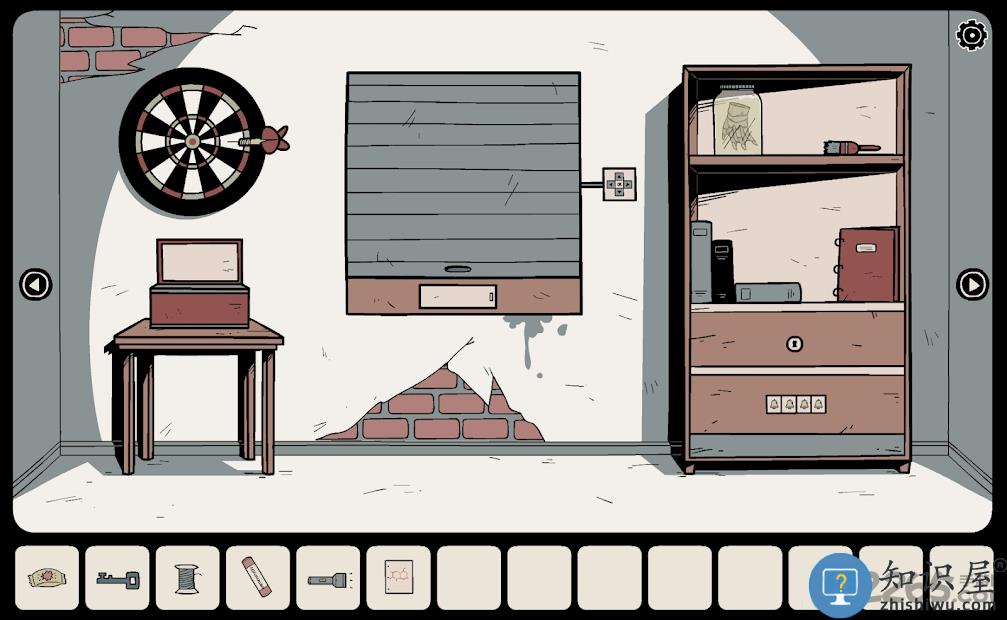Go to the room on the left
1007x620 pixels.
pyautogui.click(x=36, y=285)
